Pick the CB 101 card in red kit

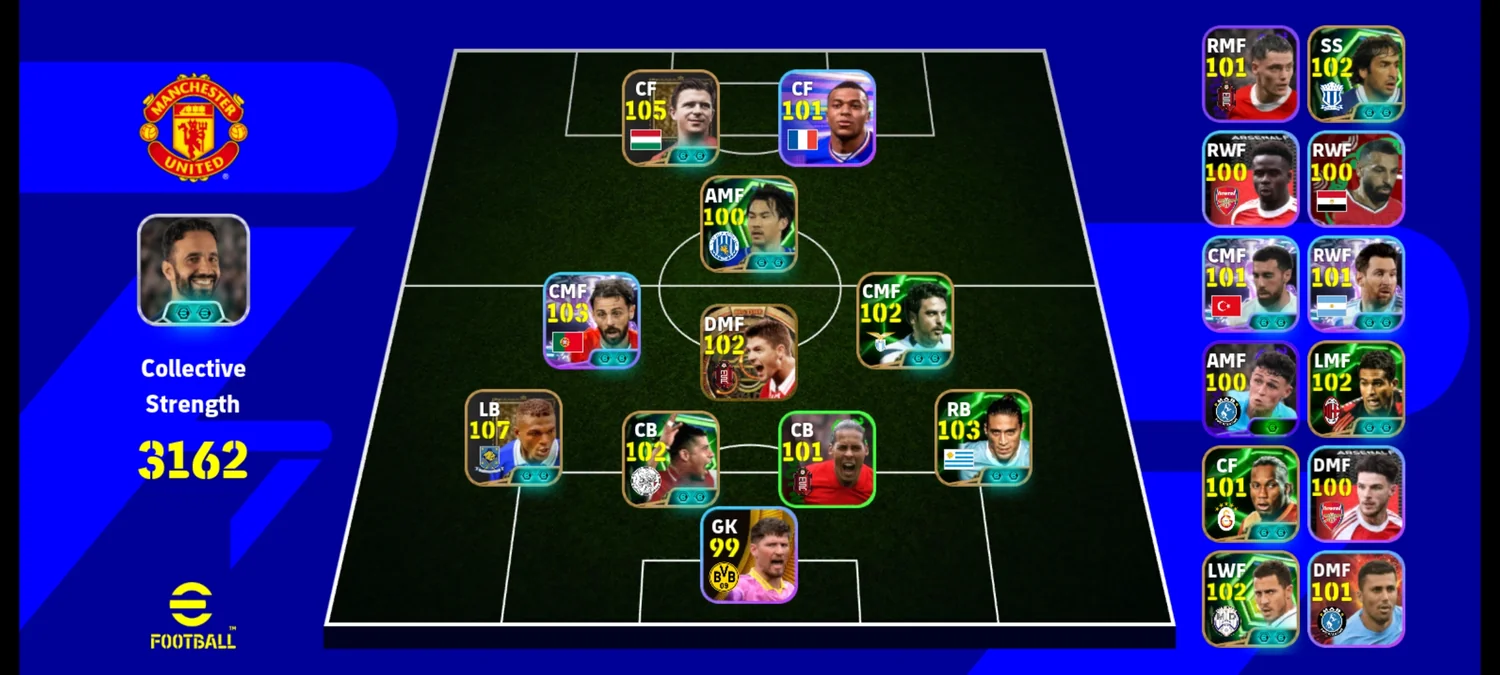(827, 458)
